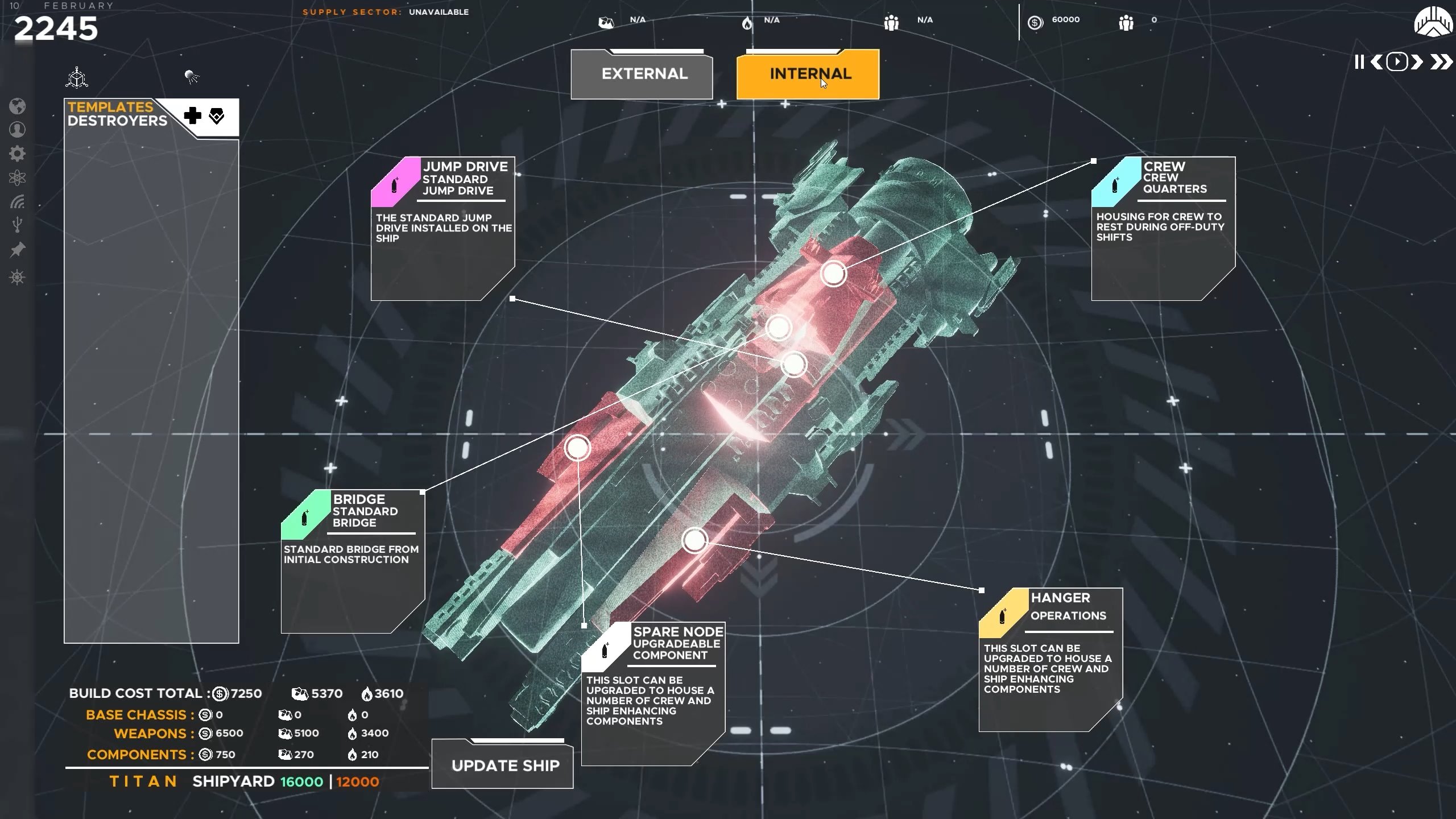The width and height of the screenshot is (1456, 819).
Task: Expand the Templates add button
Action: point(192,117)
